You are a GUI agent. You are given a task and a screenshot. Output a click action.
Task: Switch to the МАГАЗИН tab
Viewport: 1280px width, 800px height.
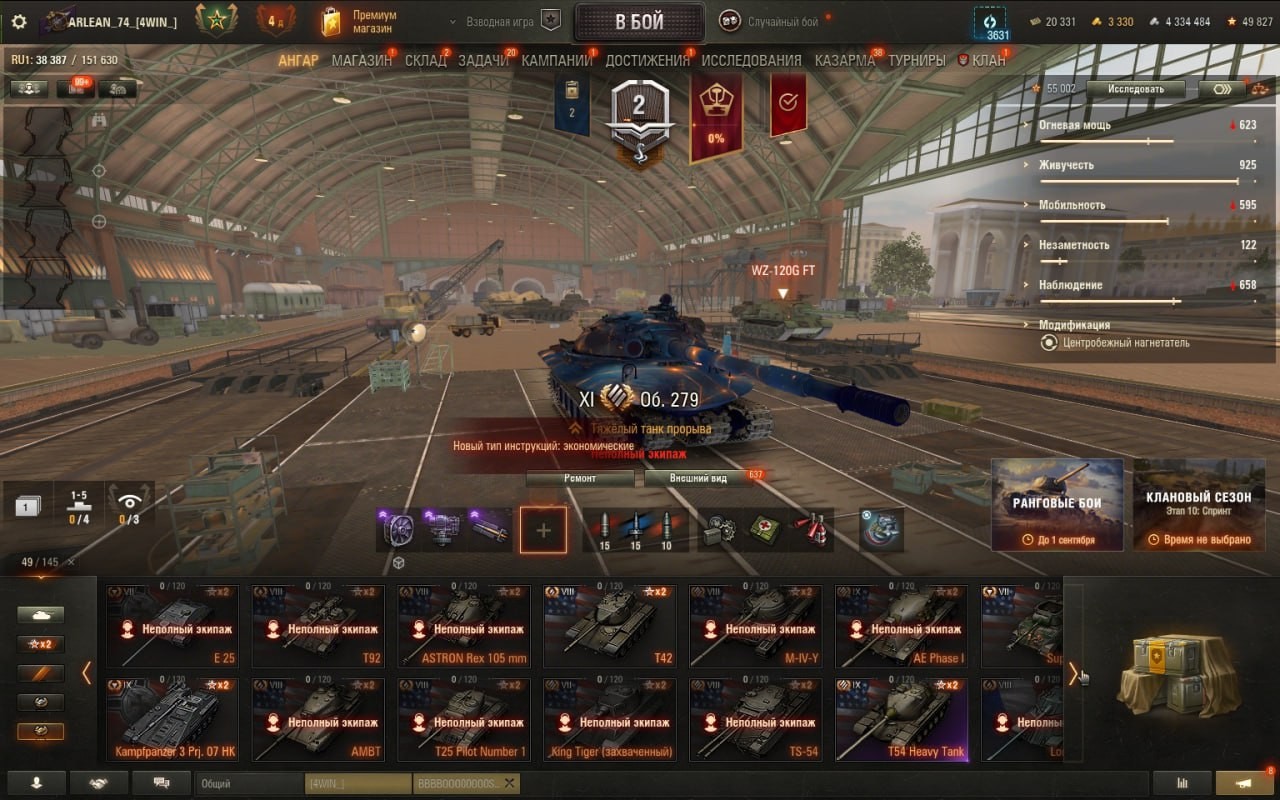(x=361, y=60)
